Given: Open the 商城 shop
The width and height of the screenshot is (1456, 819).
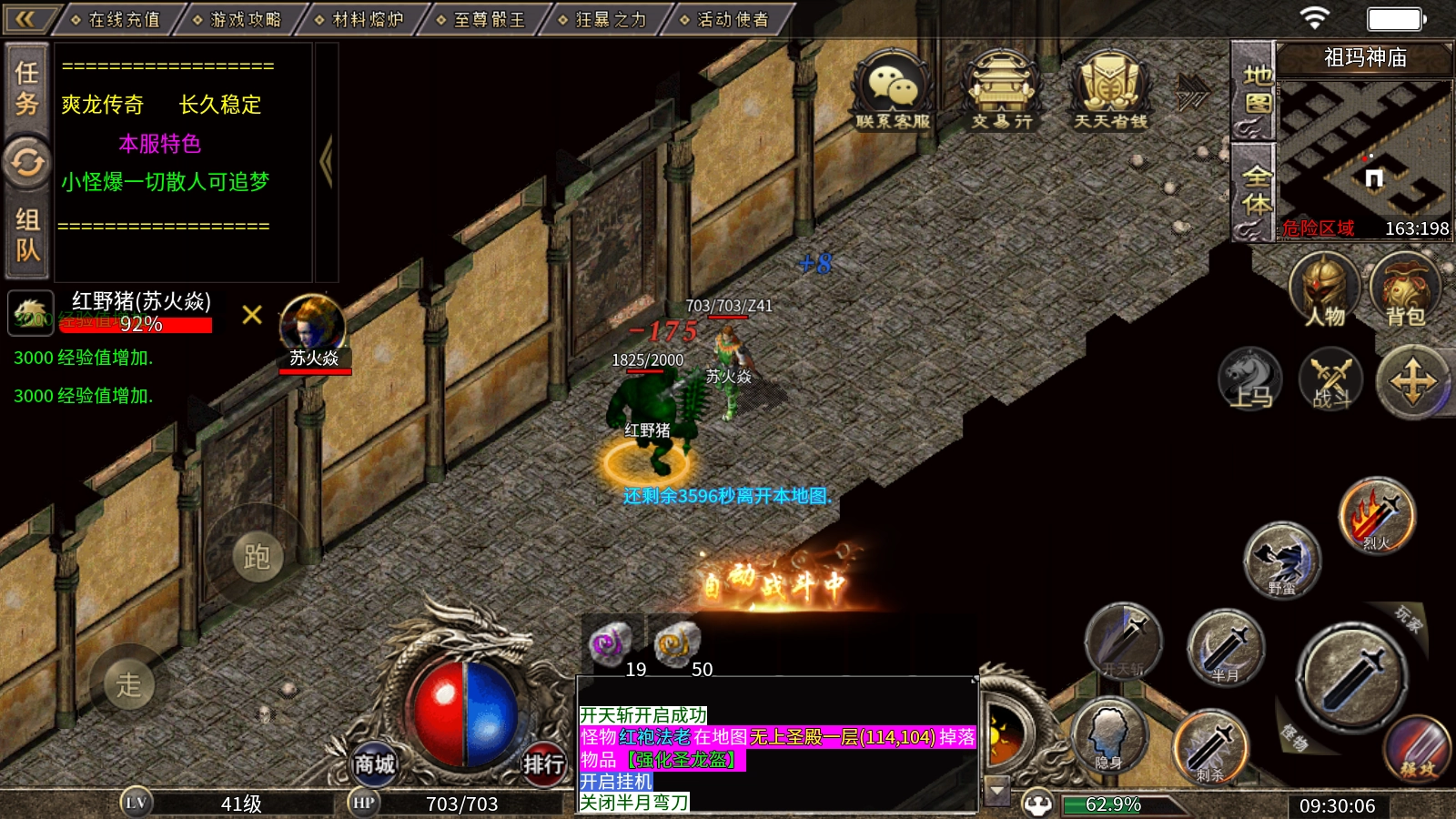Looking at the screenshot, I should pos(375,764).
